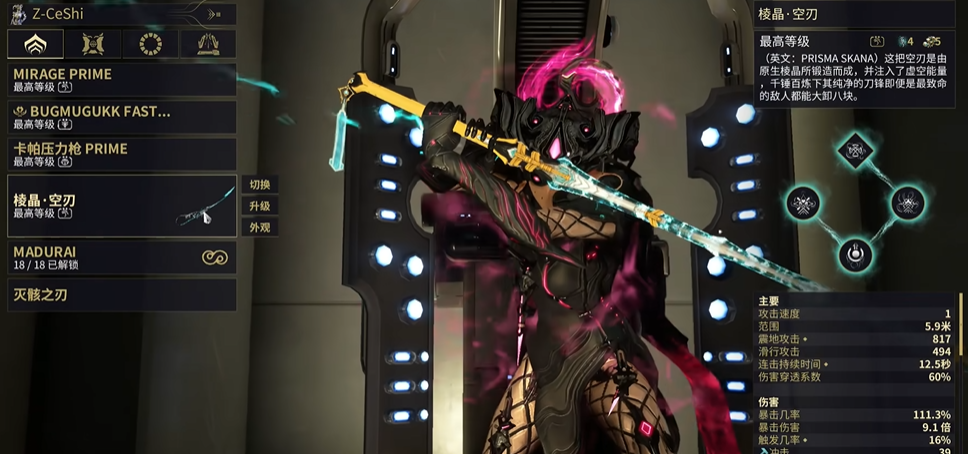
Task: Switch to the second arsenal tab
Action: point(93,43)
